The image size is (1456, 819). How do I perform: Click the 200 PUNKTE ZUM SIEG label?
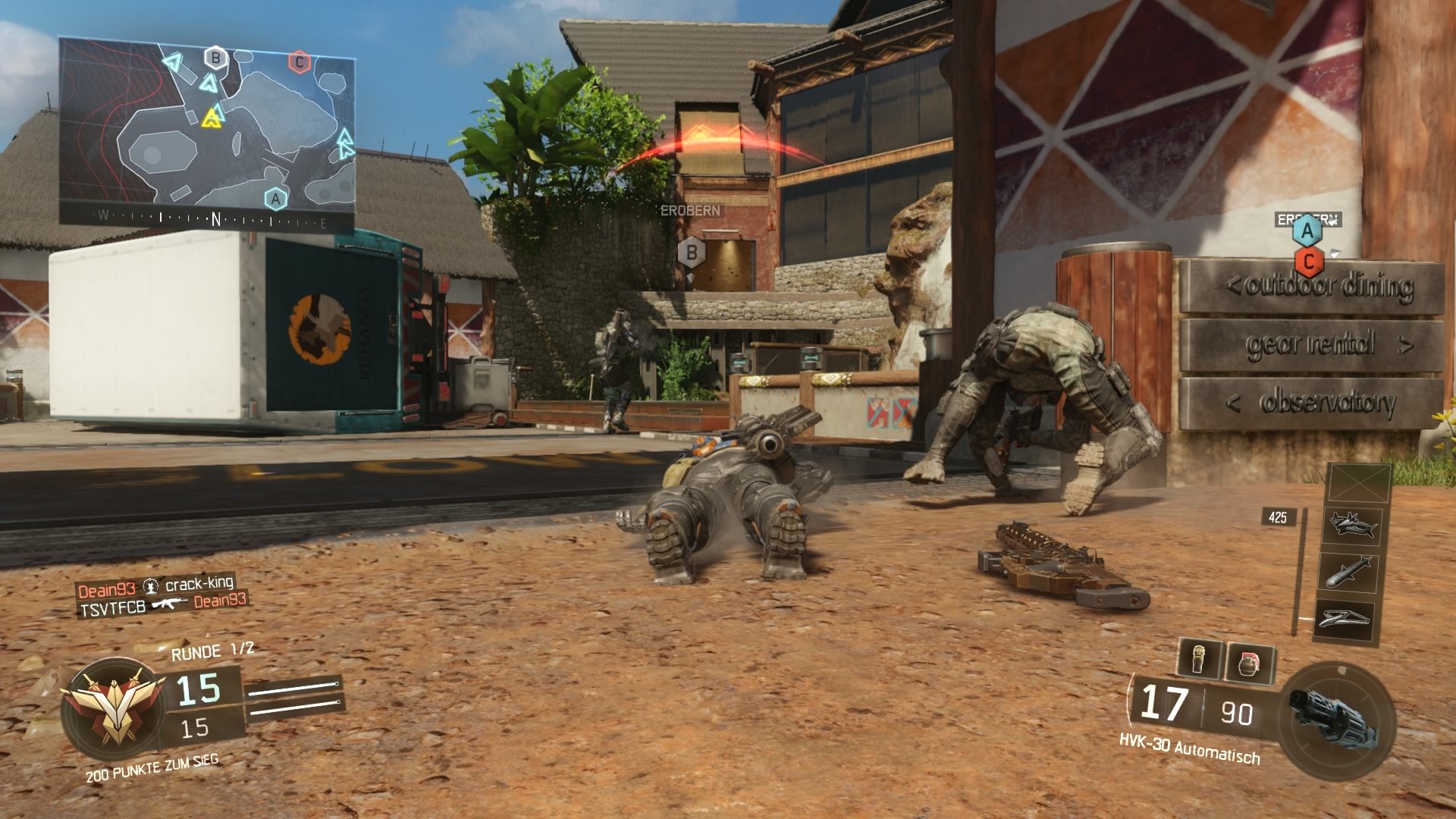[151, 768]
